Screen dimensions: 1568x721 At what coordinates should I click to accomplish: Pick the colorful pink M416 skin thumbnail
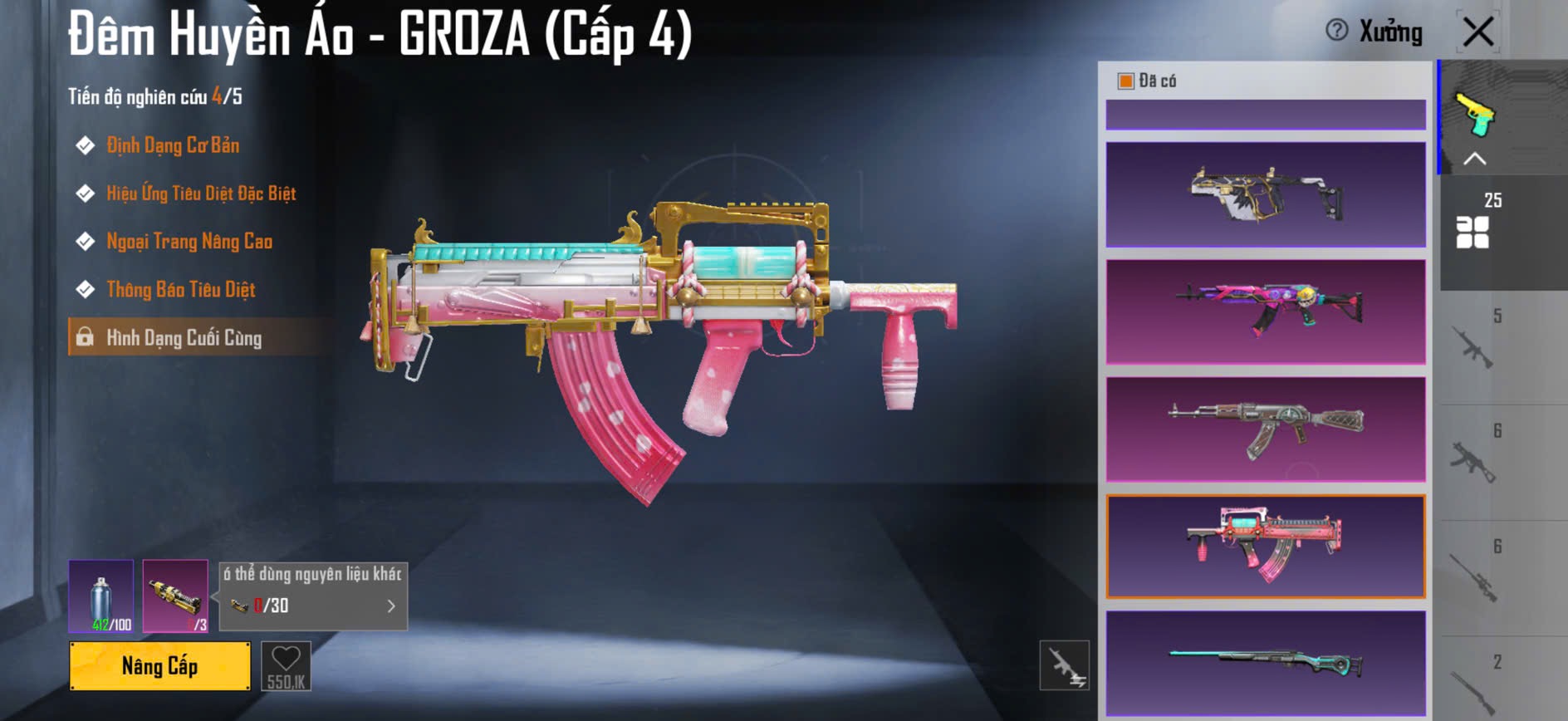(x=1266, y=311)
